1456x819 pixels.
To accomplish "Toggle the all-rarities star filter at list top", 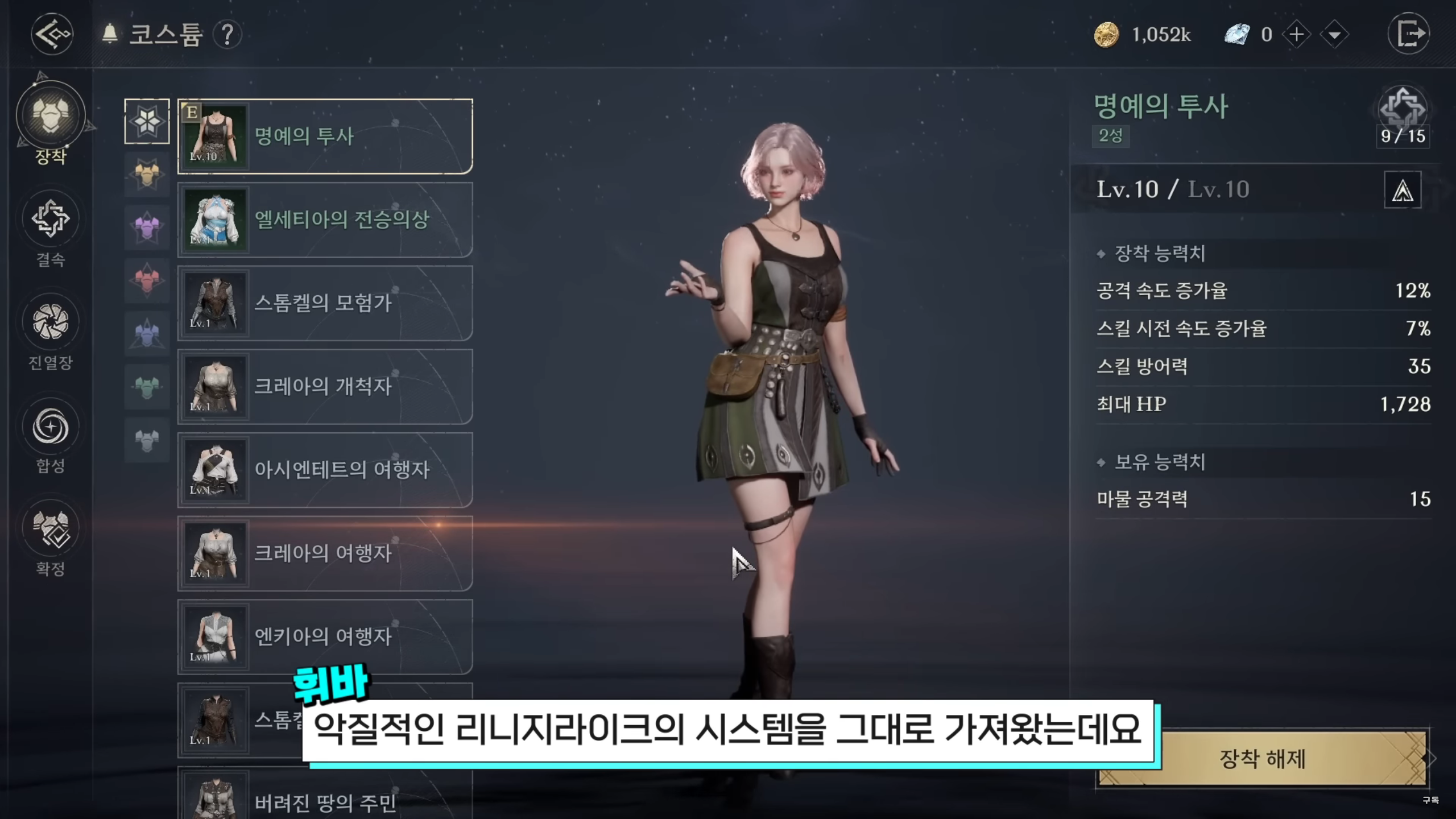I will coord(147,122).
